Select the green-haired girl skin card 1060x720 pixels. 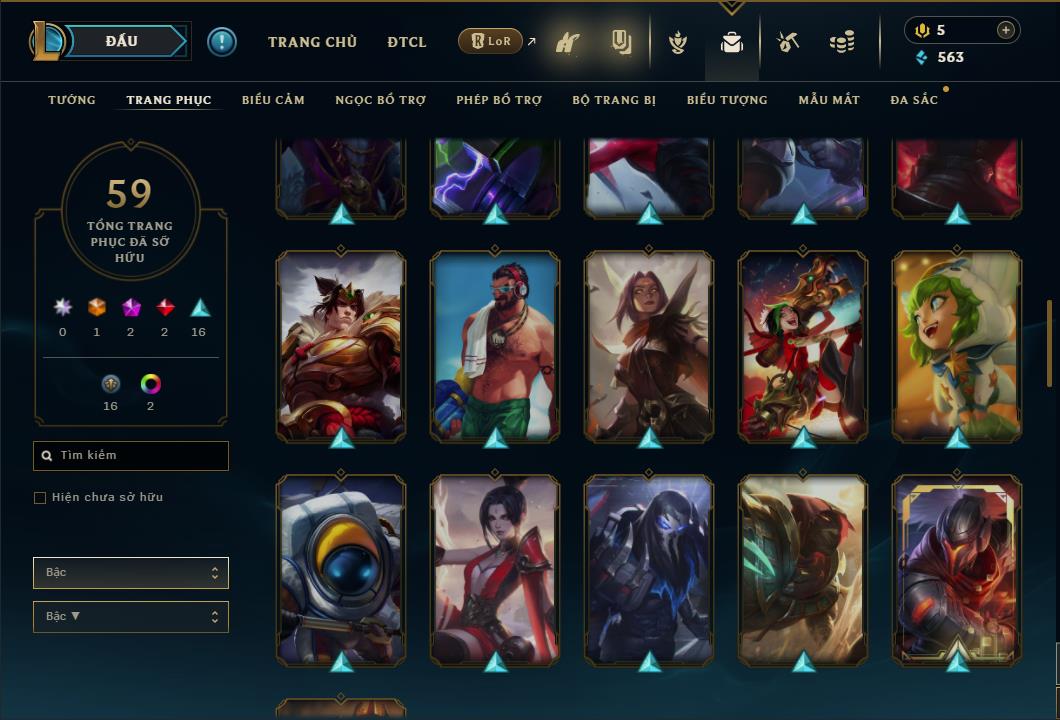(x=957, y=345)
